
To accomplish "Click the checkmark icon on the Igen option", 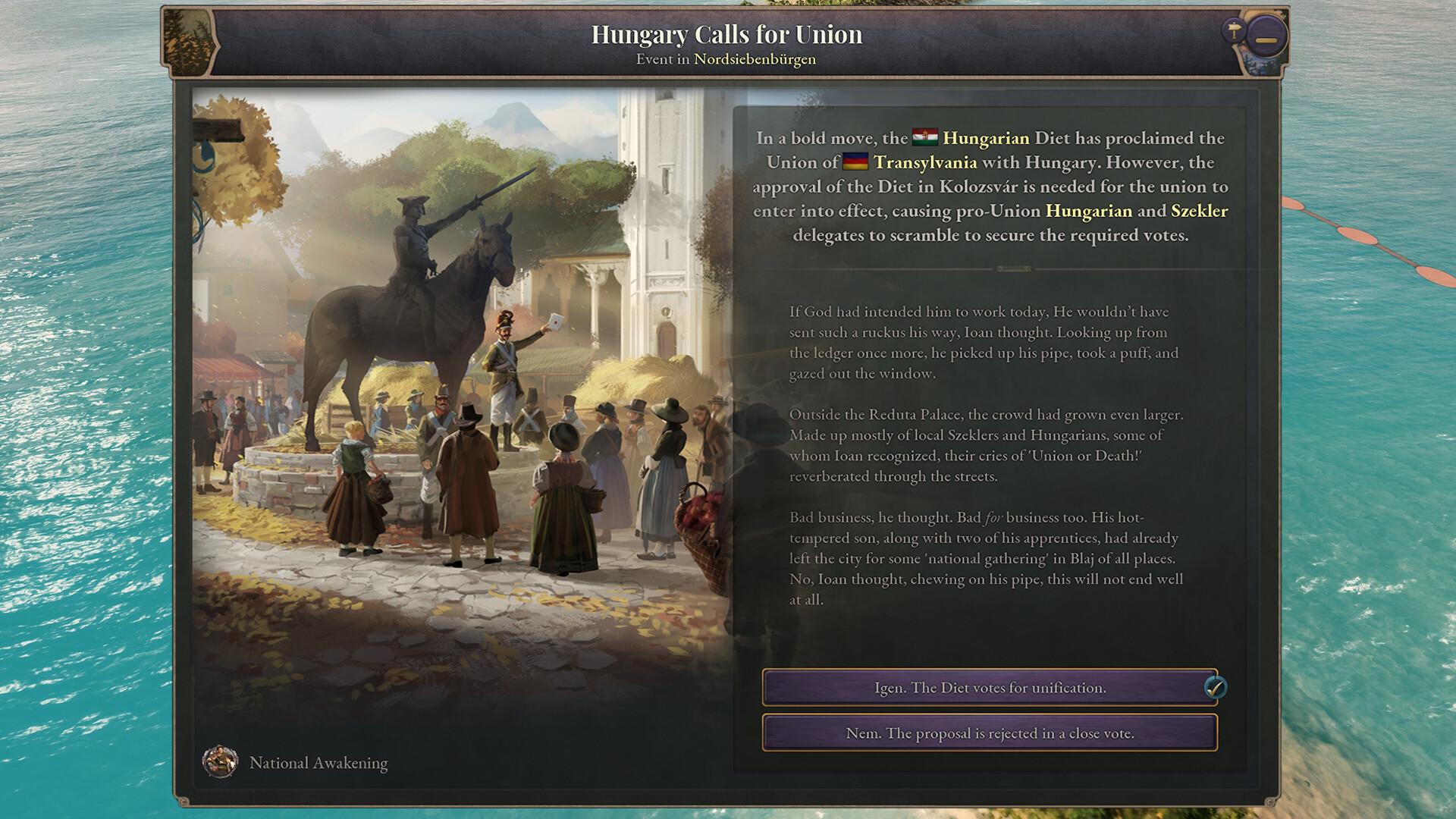I will point(1216,687).
